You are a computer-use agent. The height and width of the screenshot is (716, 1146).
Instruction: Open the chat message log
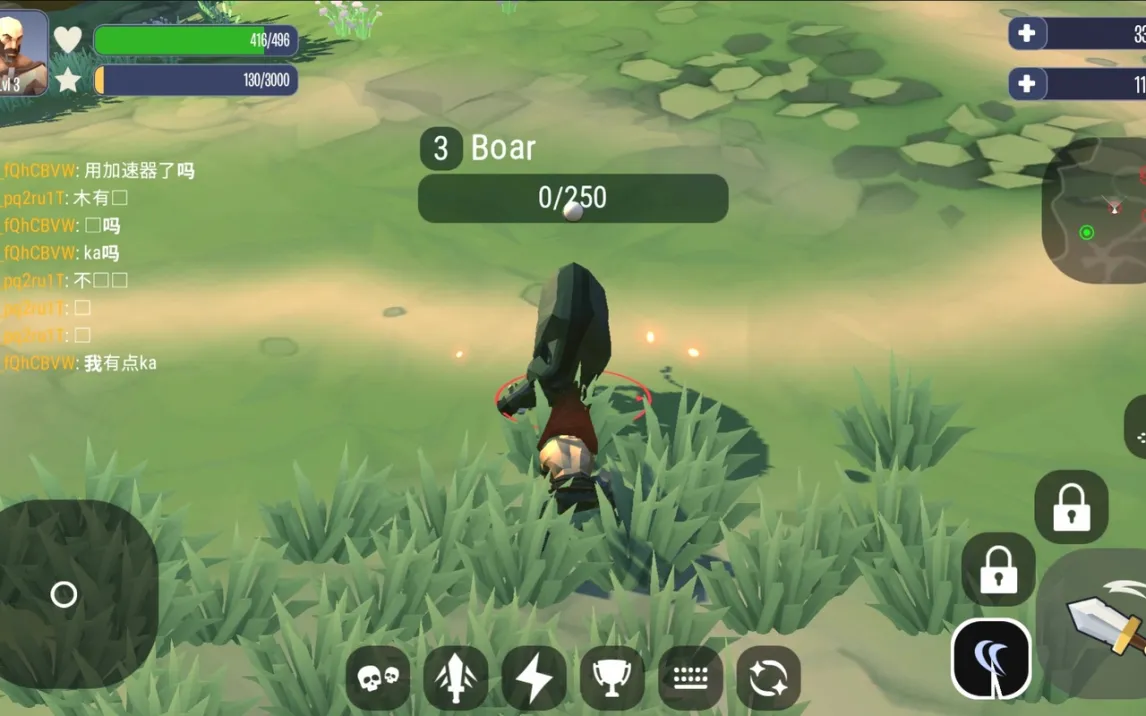pyautogui.click(x=100, y=267)
